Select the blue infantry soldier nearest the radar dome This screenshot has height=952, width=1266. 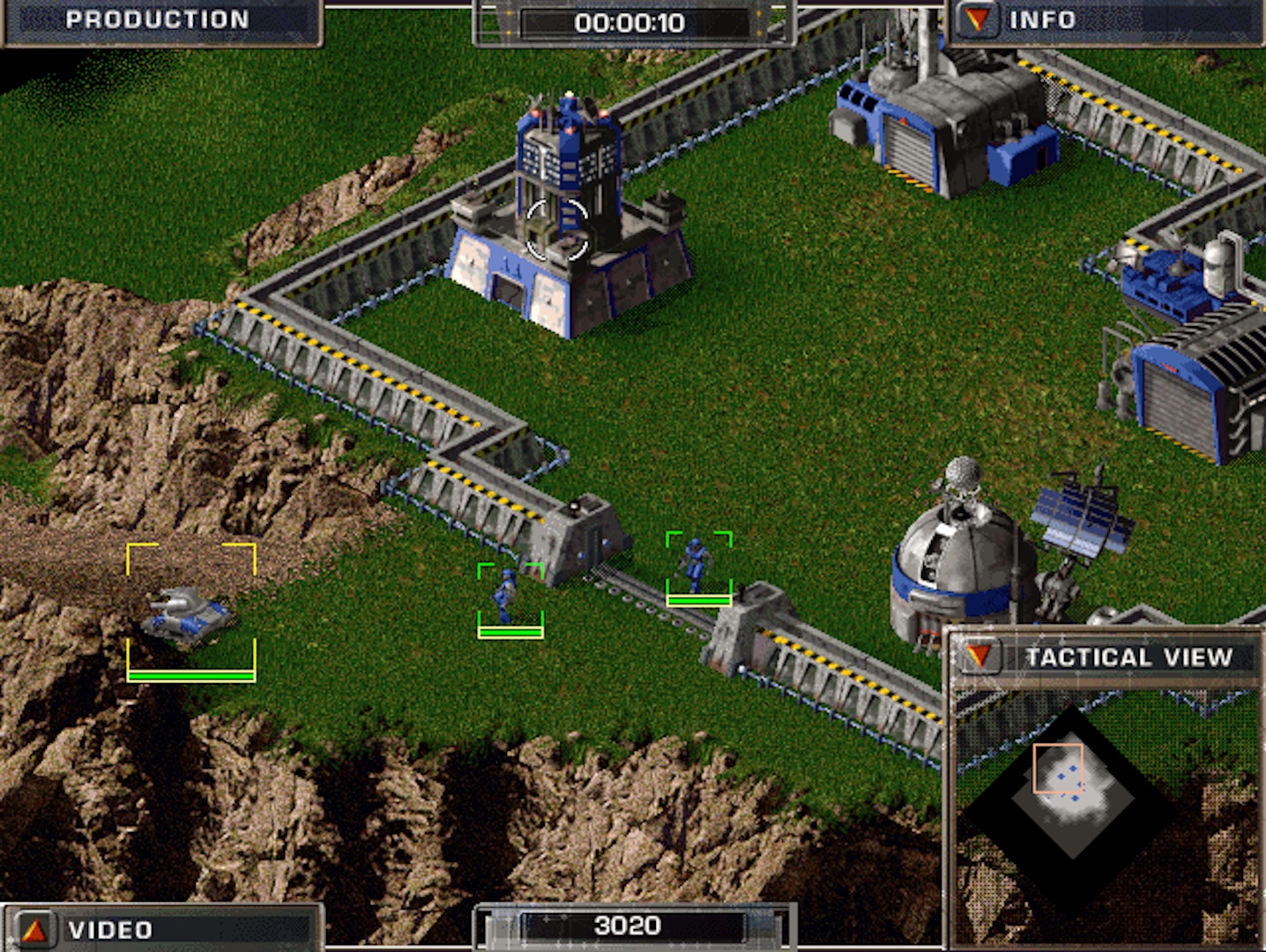[x=696, y=564]
